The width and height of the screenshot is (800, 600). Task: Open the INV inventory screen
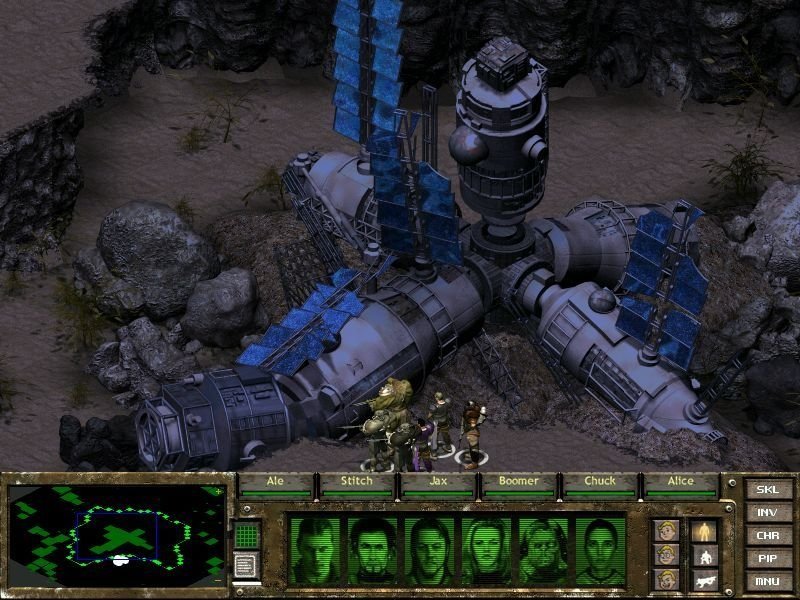[x=767, y=512]
